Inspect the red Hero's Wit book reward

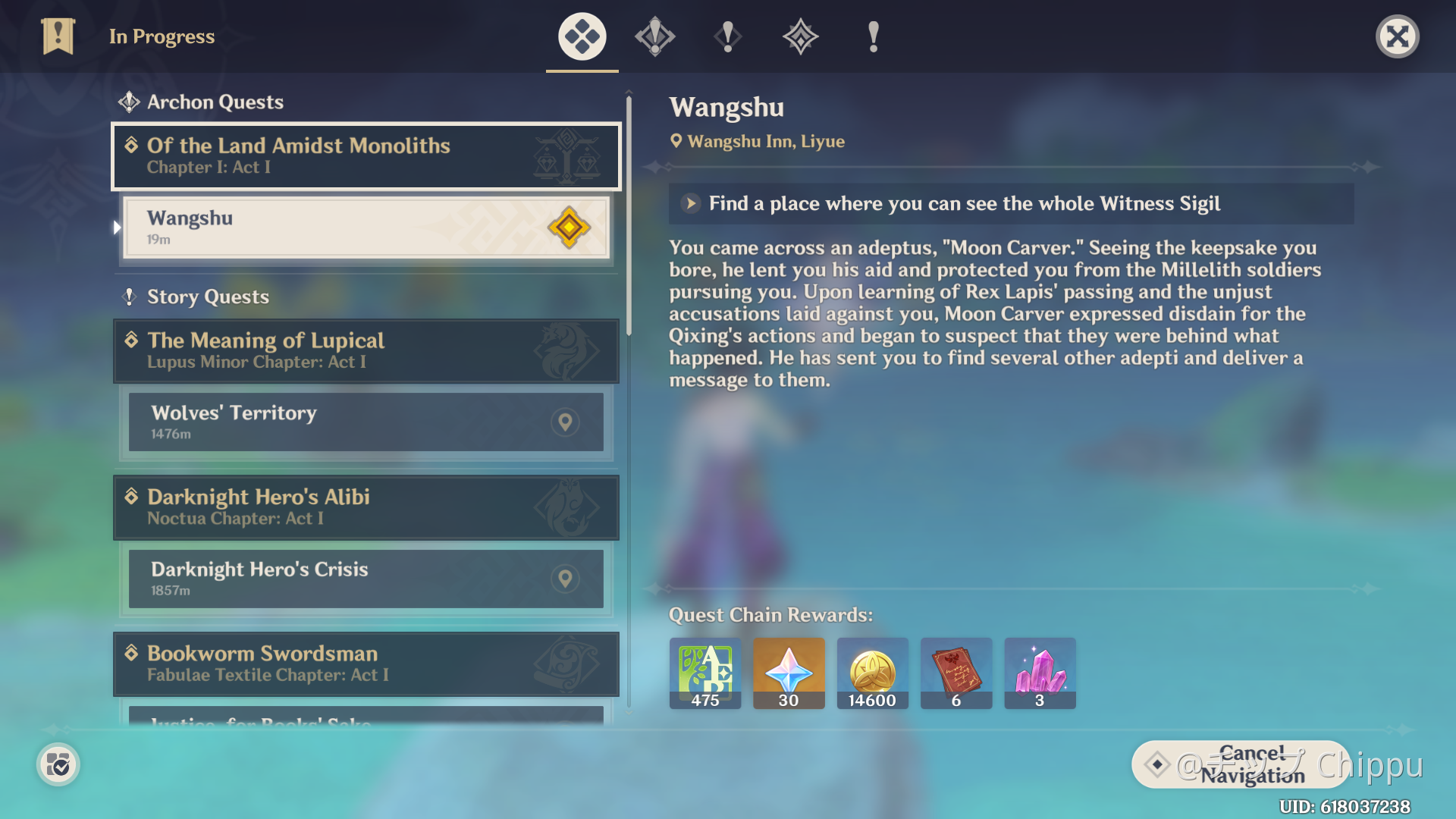click(x=956, y=673)
